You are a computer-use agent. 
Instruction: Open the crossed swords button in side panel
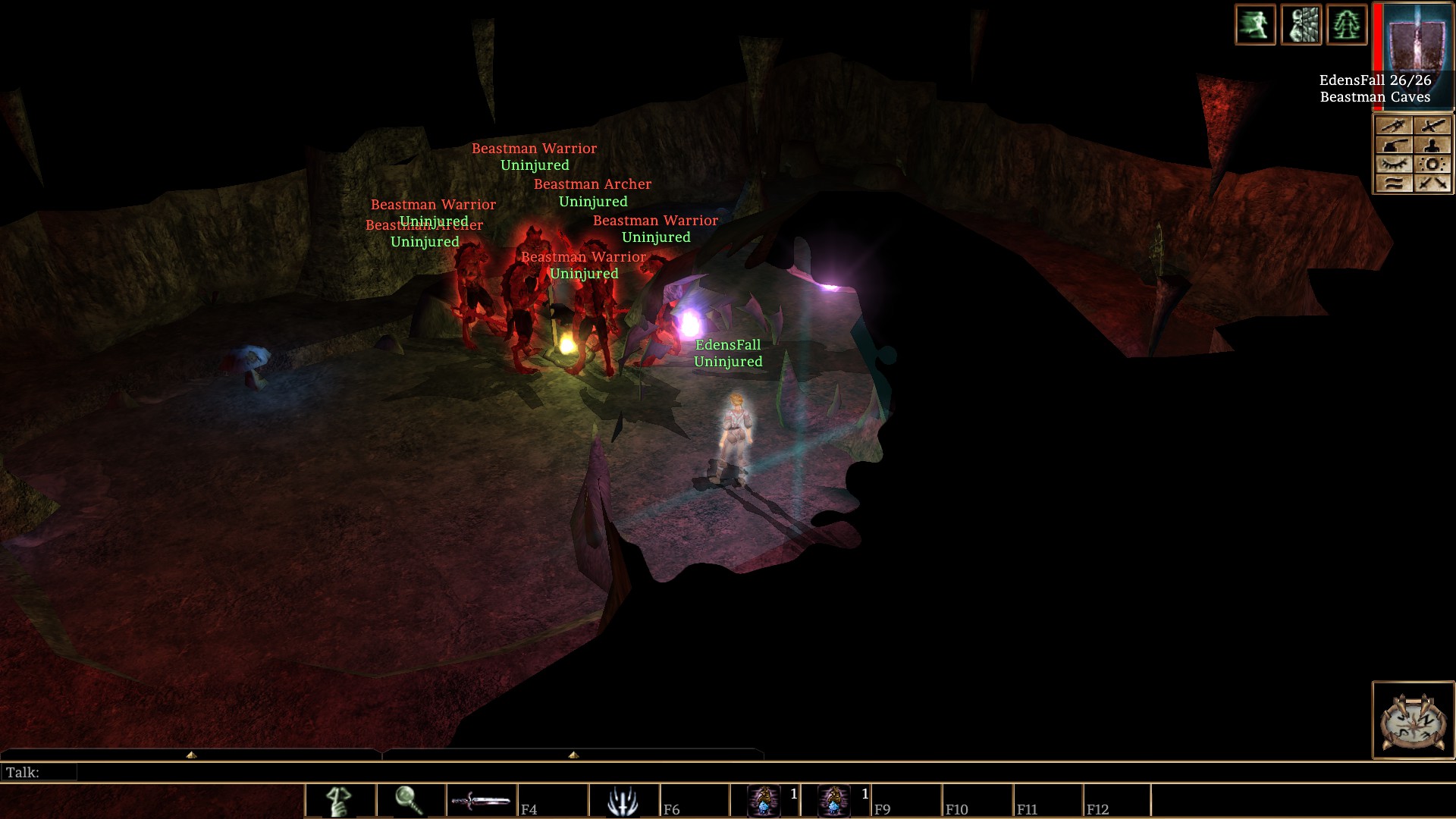1432,183
